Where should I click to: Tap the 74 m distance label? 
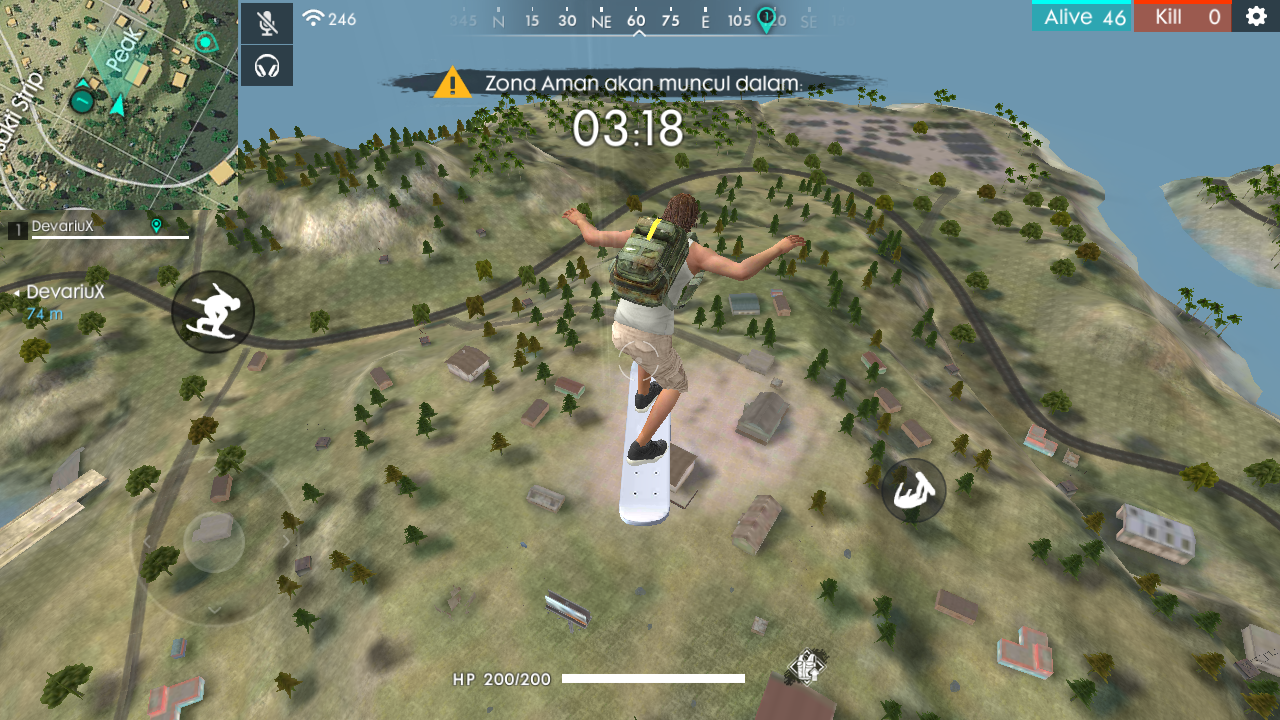click(45, 313)
